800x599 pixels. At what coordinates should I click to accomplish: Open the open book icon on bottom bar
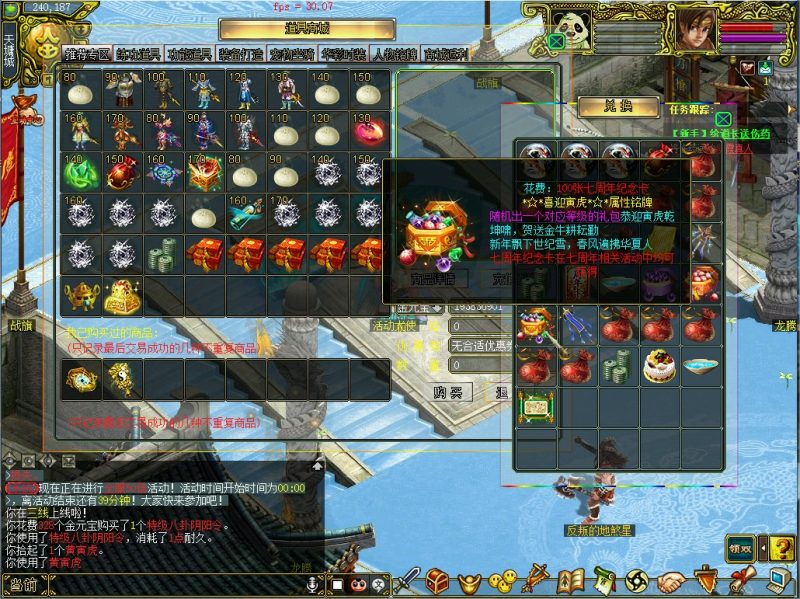(570, 580)
